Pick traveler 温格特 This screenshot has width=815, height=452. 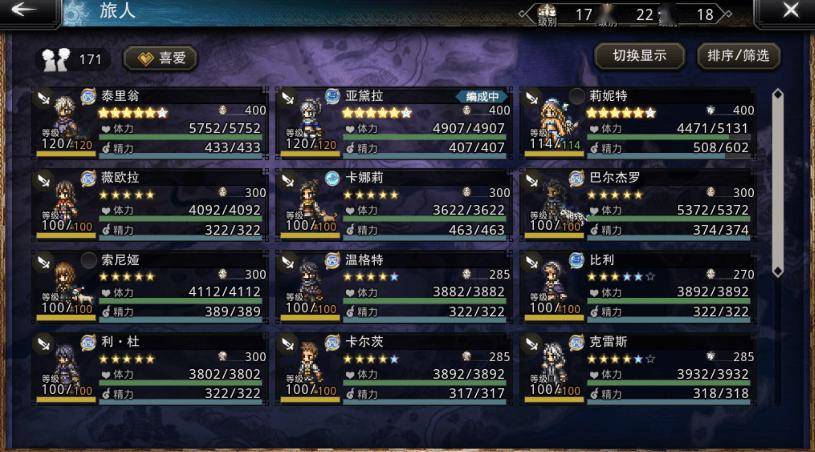[x=394, y=286]
